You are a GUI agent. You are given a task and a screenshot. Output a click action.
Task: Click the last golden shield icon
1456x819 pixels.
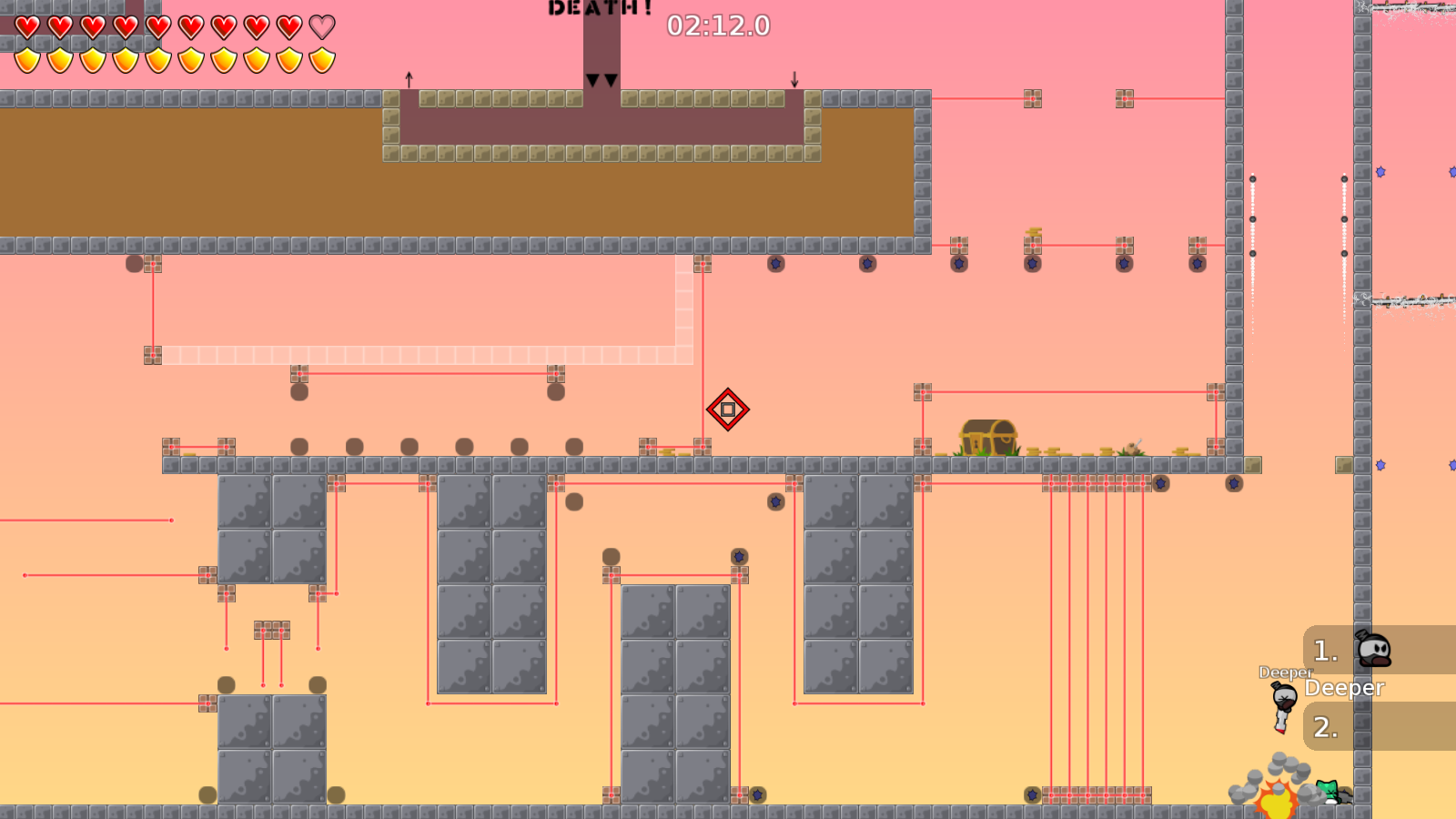pyautogui.click(x=320, y=58)
